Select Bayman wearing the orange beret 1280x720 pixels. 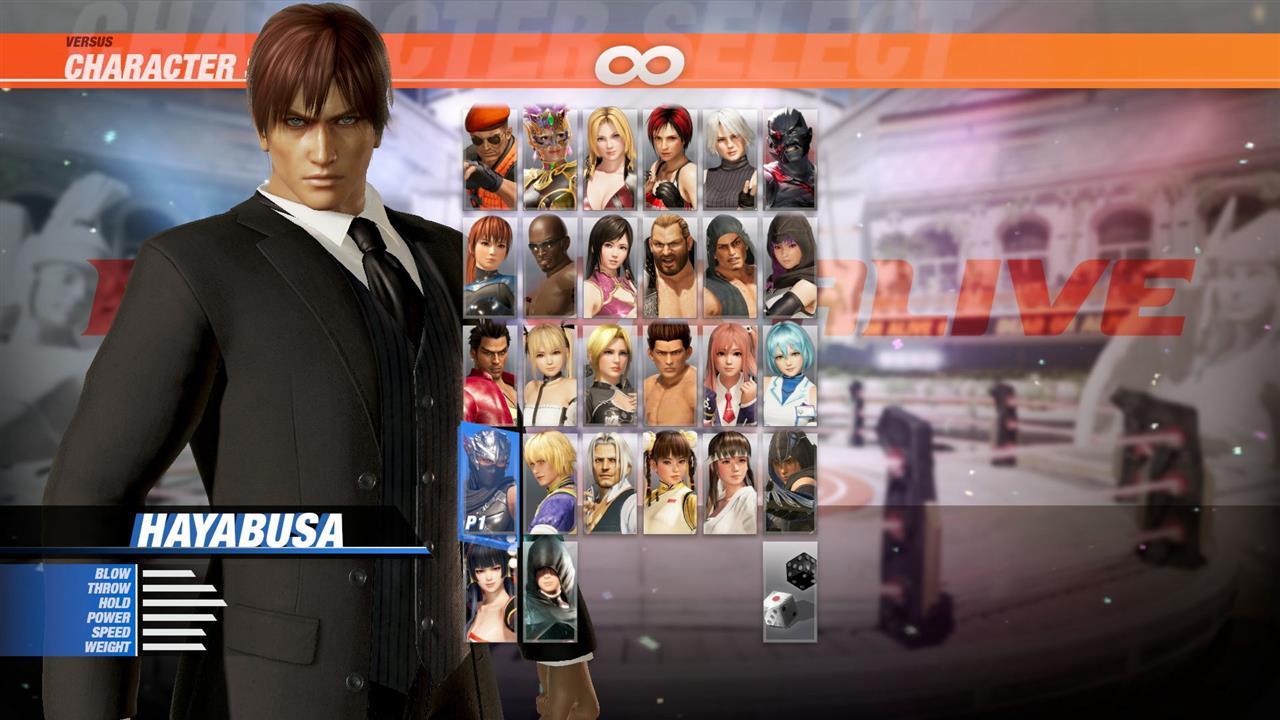coord(487,155)
